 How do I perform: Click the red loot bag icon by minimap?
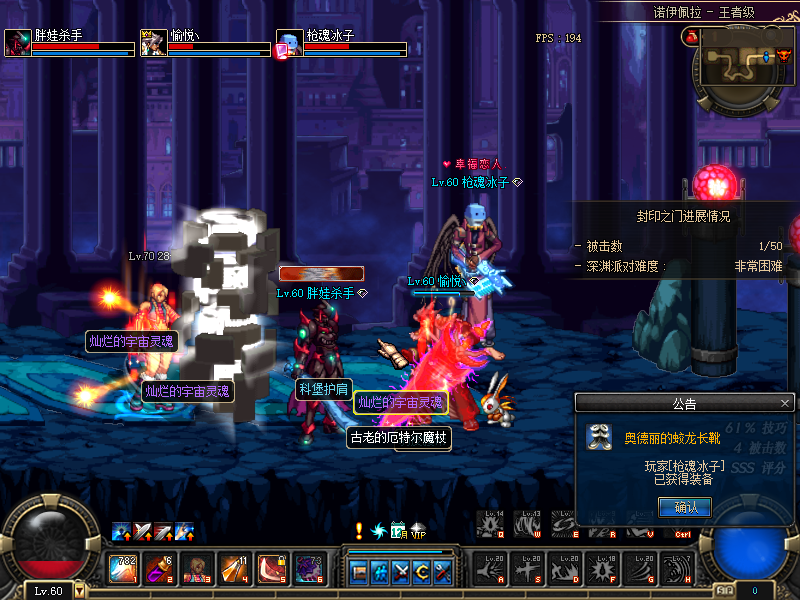689,36
